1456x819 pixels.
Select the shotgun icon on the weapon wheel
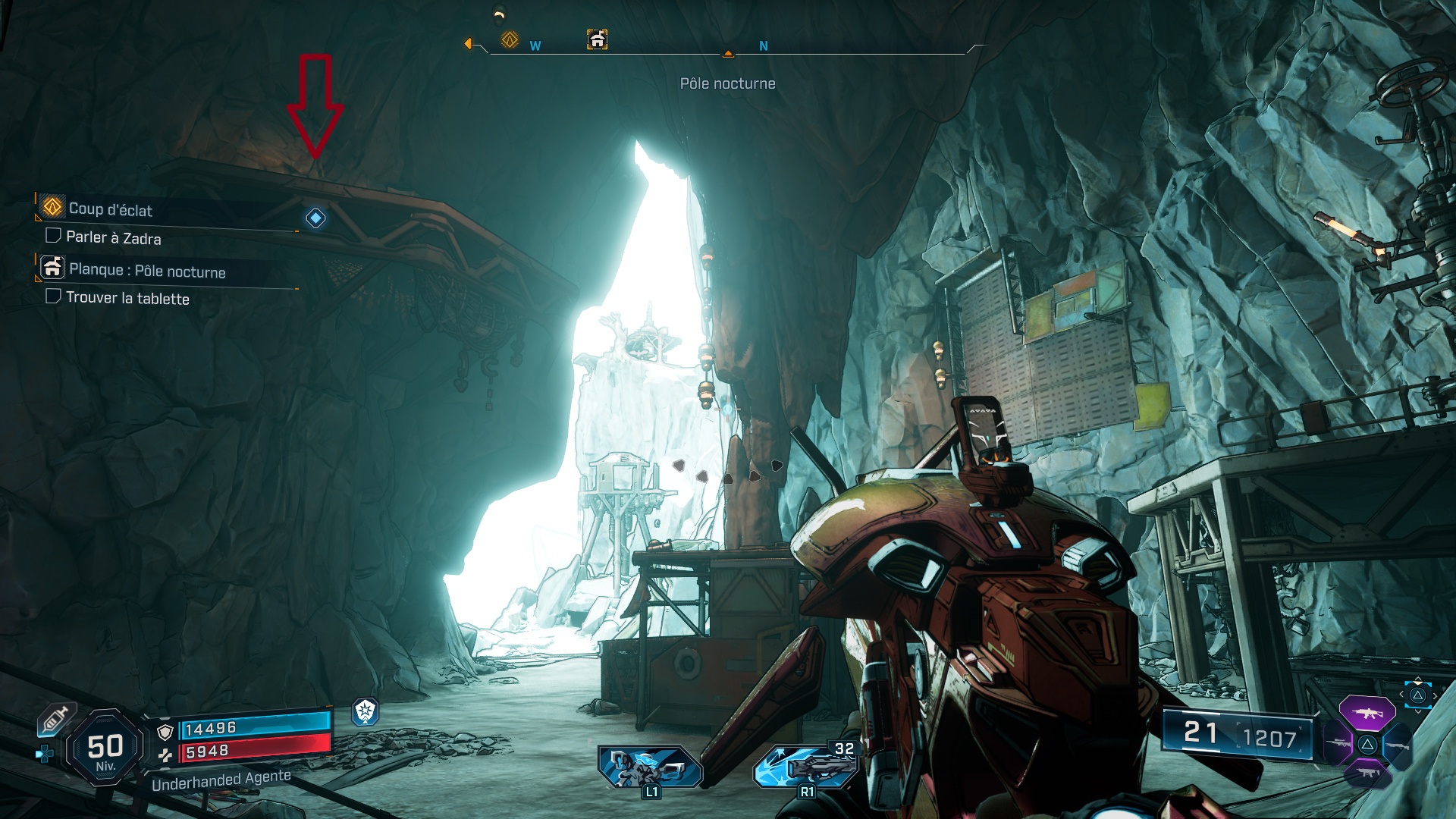[x=1398, y=746]
